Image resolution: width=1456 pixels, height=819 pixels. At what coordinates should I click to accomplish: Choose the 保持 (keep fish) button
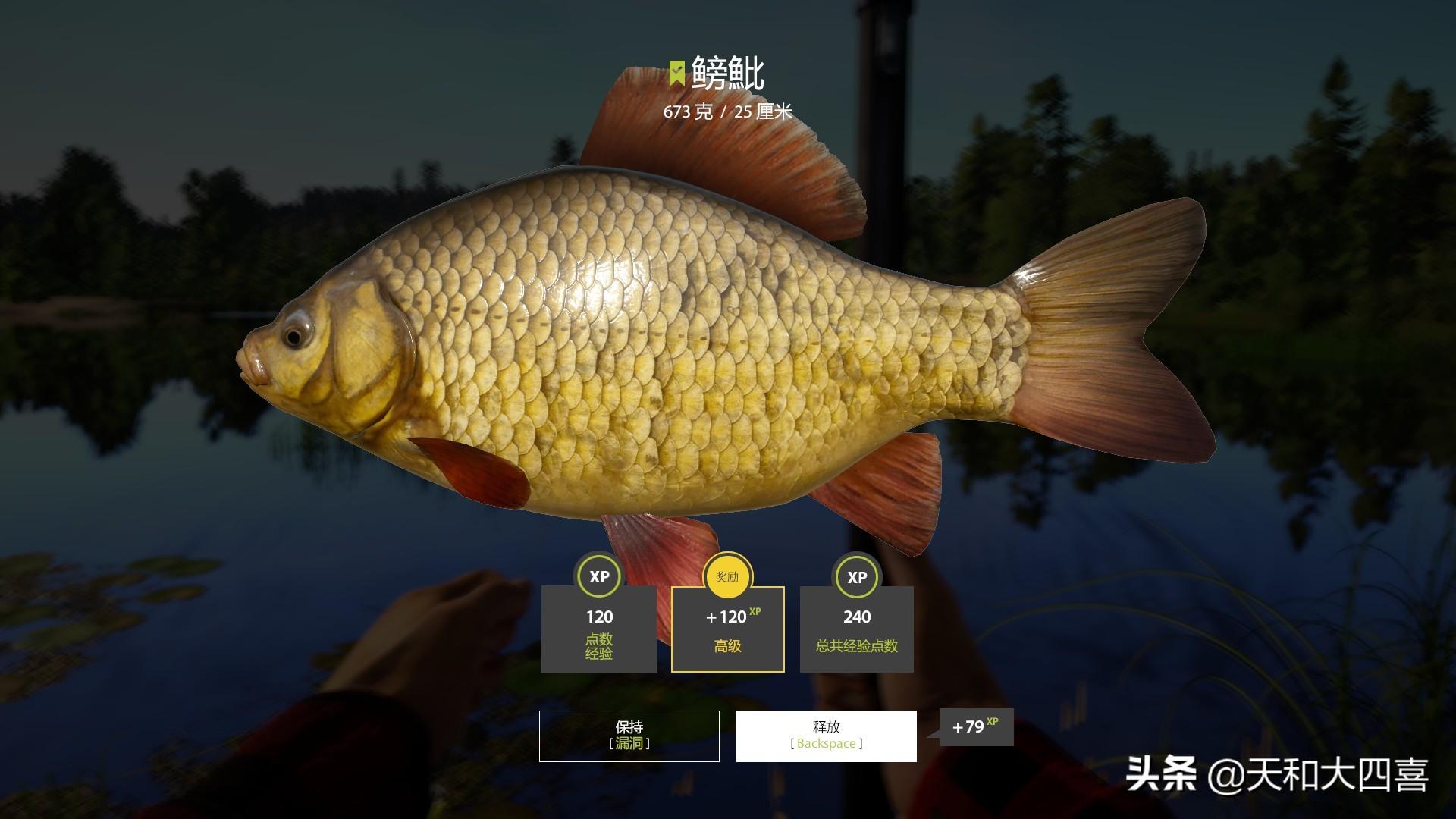(629, 736)
